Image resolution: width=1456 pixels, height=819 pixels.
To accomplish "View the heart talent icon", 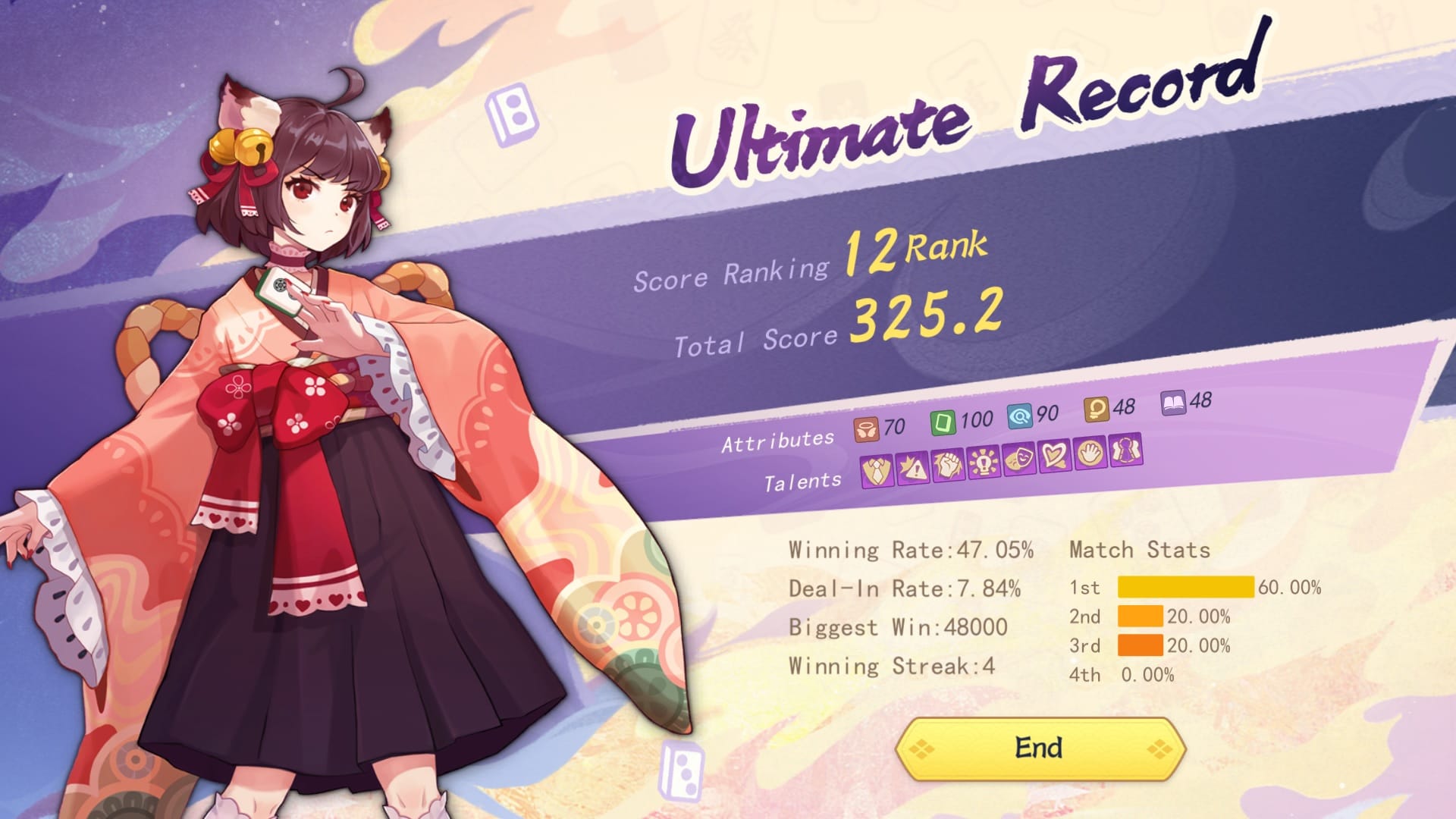I will pos(1055,456).
